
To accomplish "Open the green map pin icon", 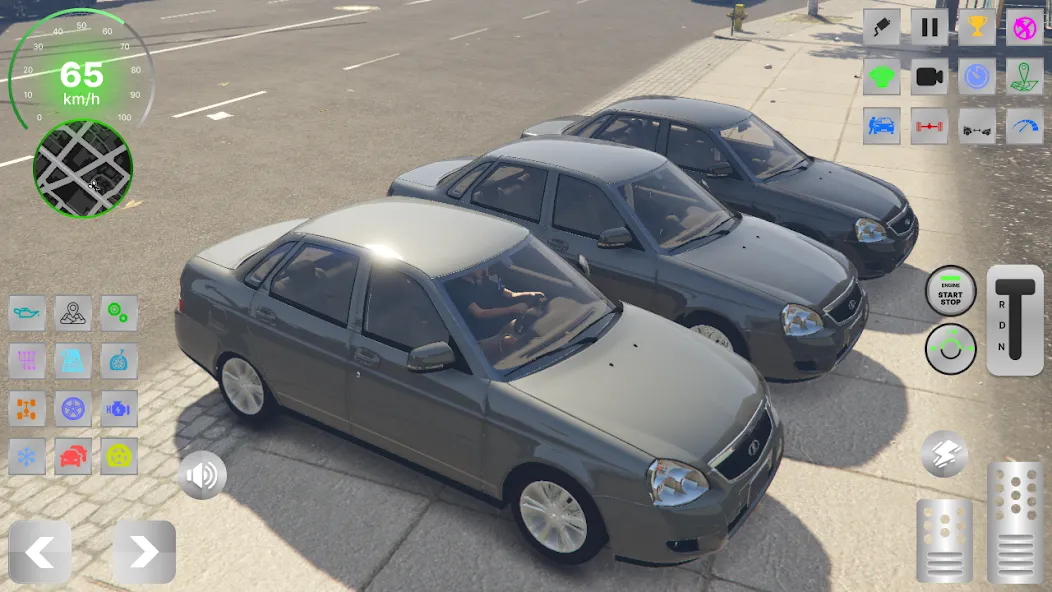I will 1024,76.
